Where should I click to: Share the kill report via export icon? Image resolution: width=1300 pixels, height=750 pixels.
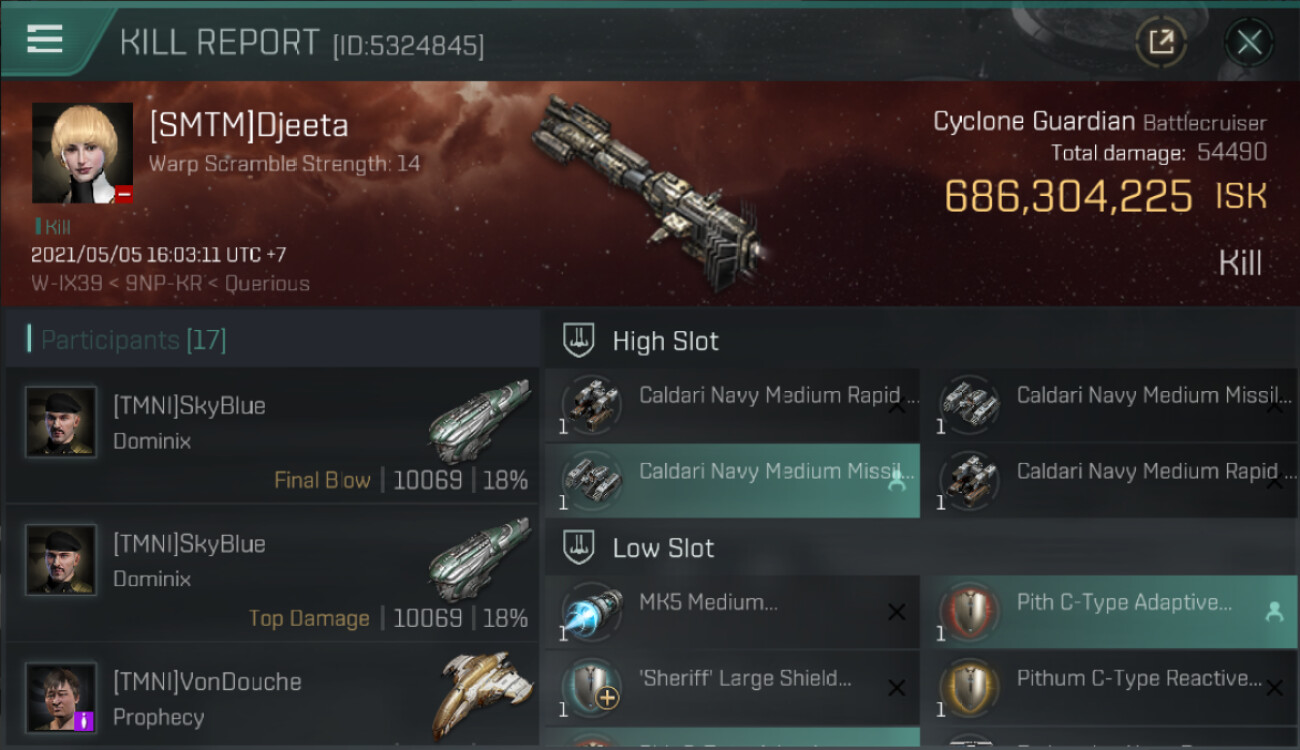click(x=1161, y=42)
